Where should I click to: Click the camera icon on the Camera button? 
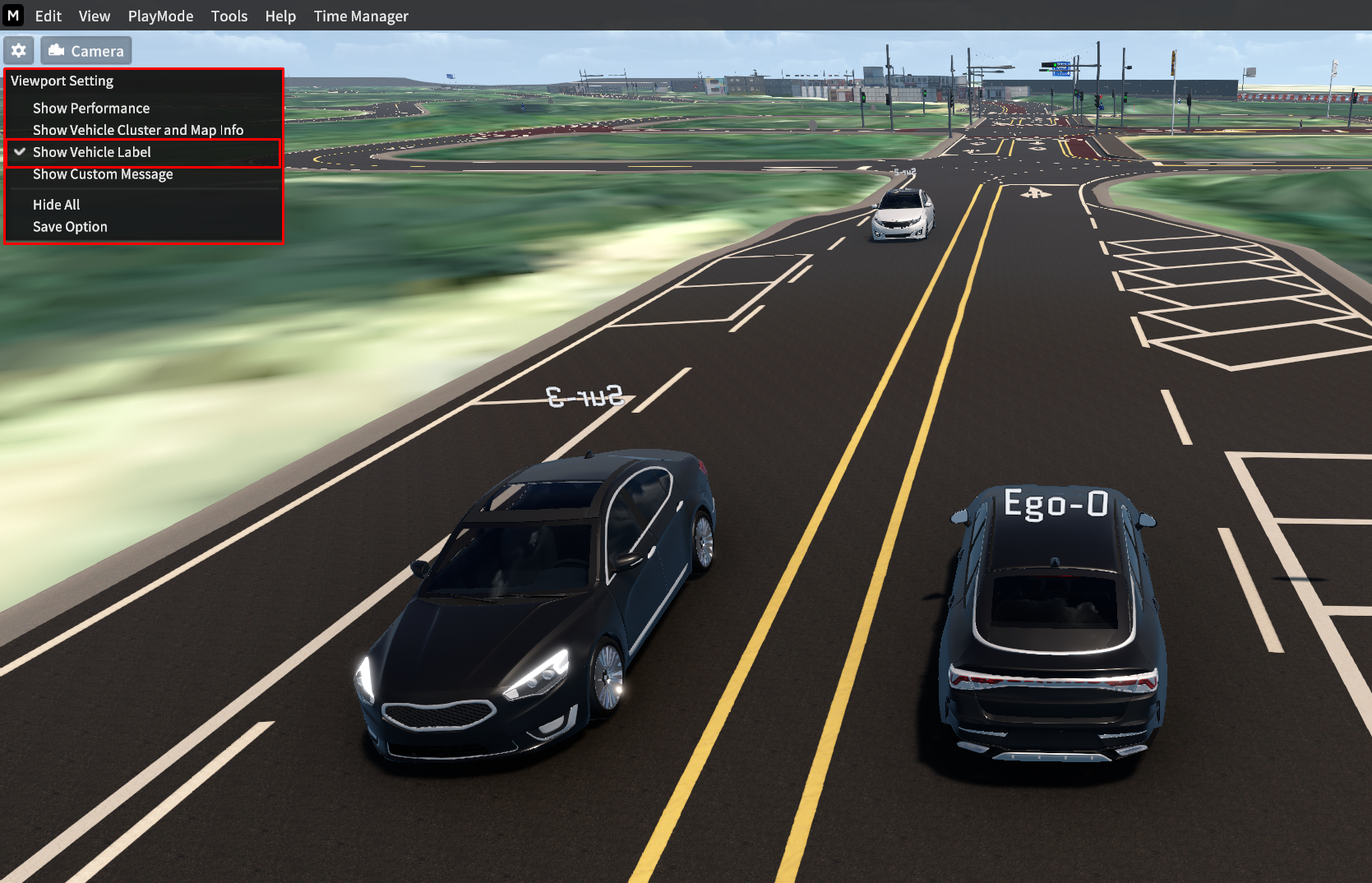pos(56,50)
